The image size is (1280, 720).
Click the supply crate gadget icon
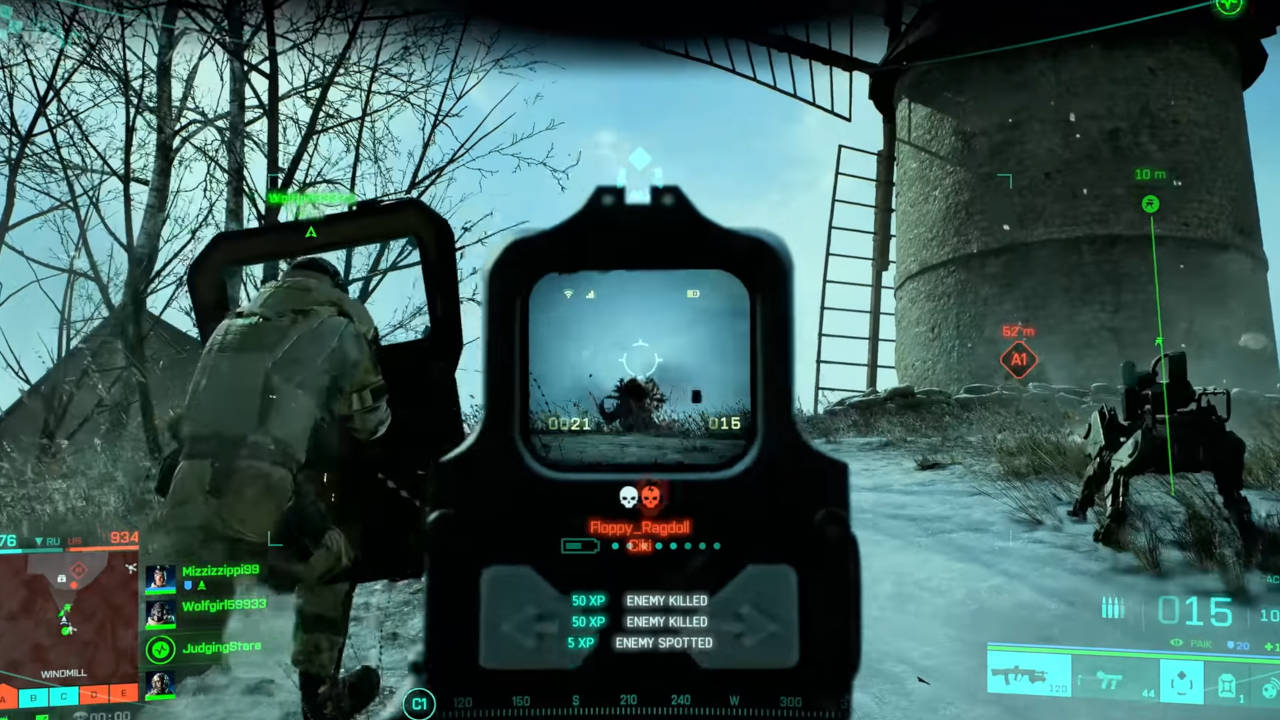pos(1228,683)
